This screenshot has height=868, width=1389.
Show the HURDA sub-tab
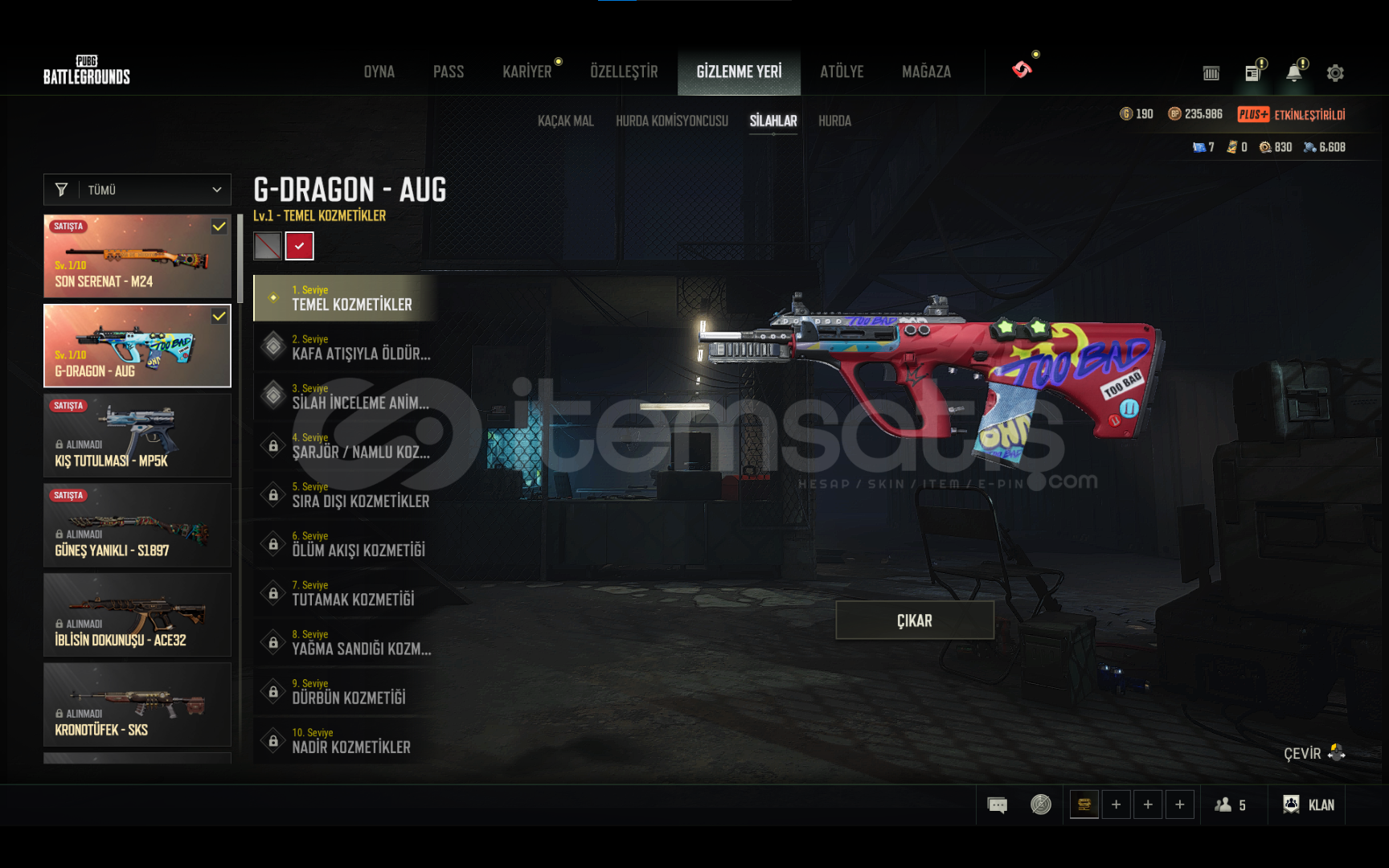834,121
